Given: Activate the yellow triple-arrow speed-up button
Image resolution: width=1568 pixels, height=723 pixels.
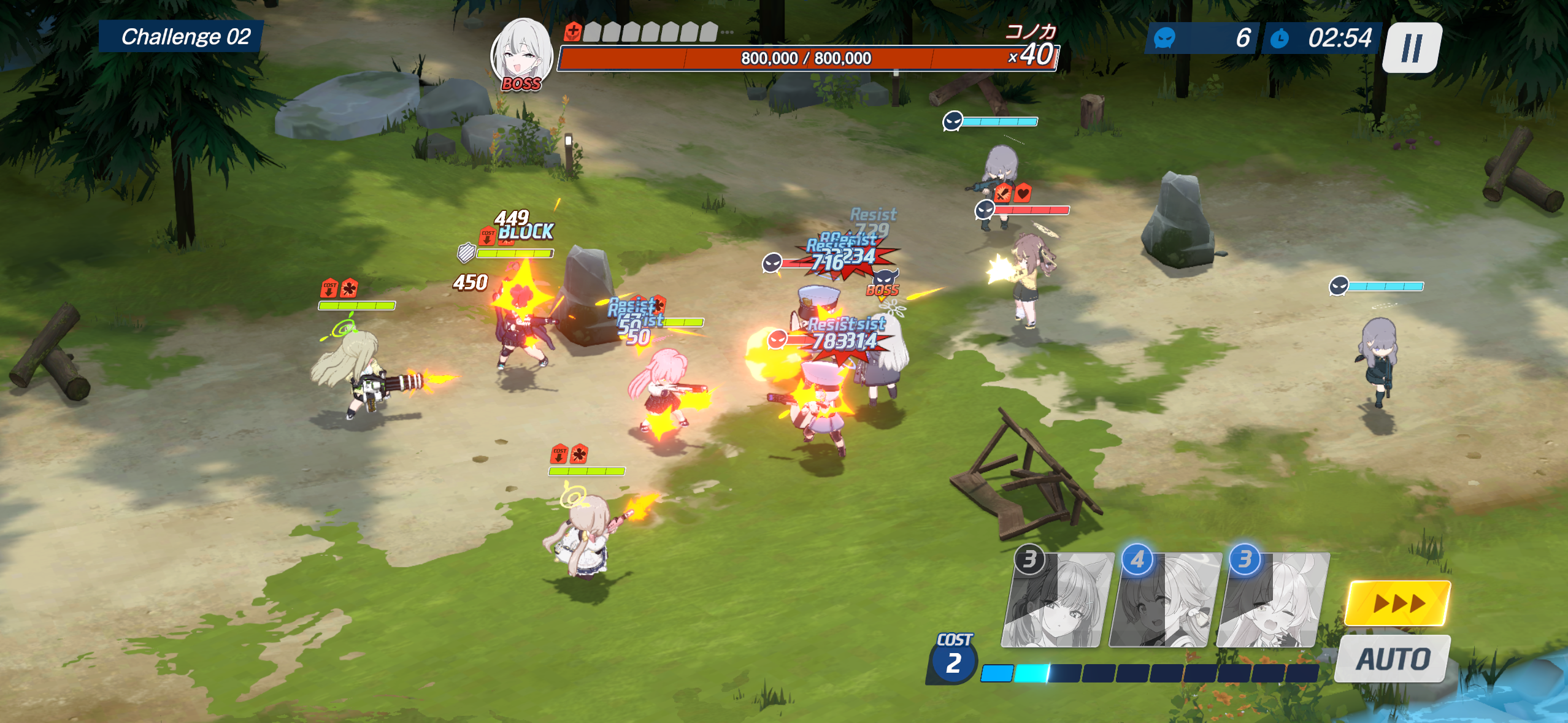Looking at the screenshot, I should pos(1398,603).
